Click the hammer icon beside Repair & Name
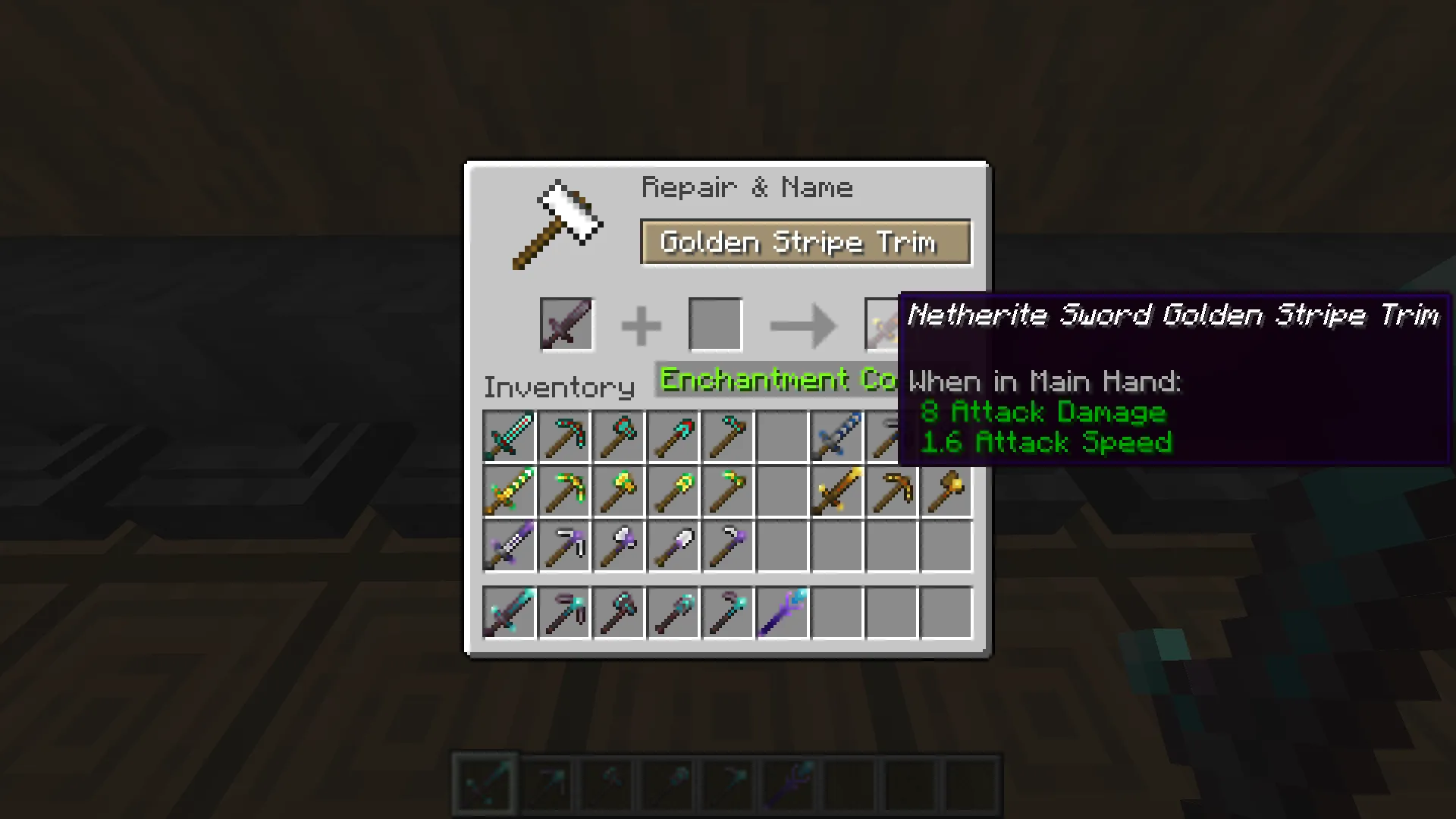 tap(559, 224)
